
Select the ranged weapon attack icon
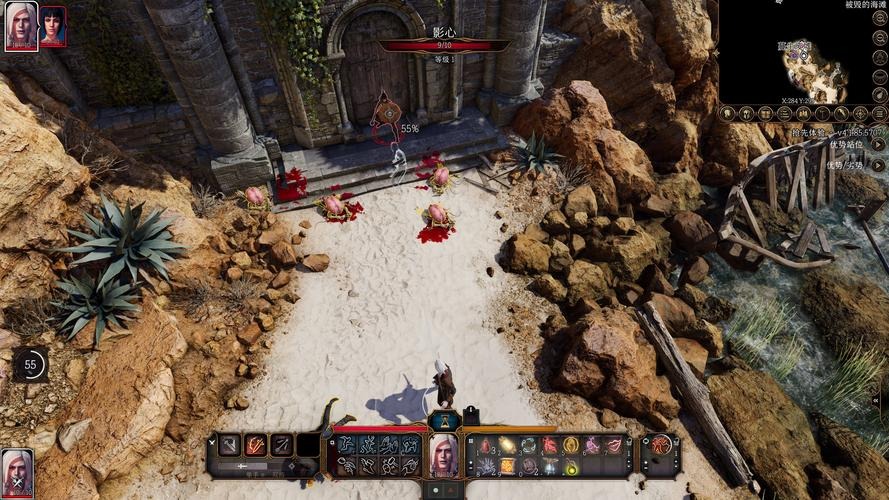point(282,445)
